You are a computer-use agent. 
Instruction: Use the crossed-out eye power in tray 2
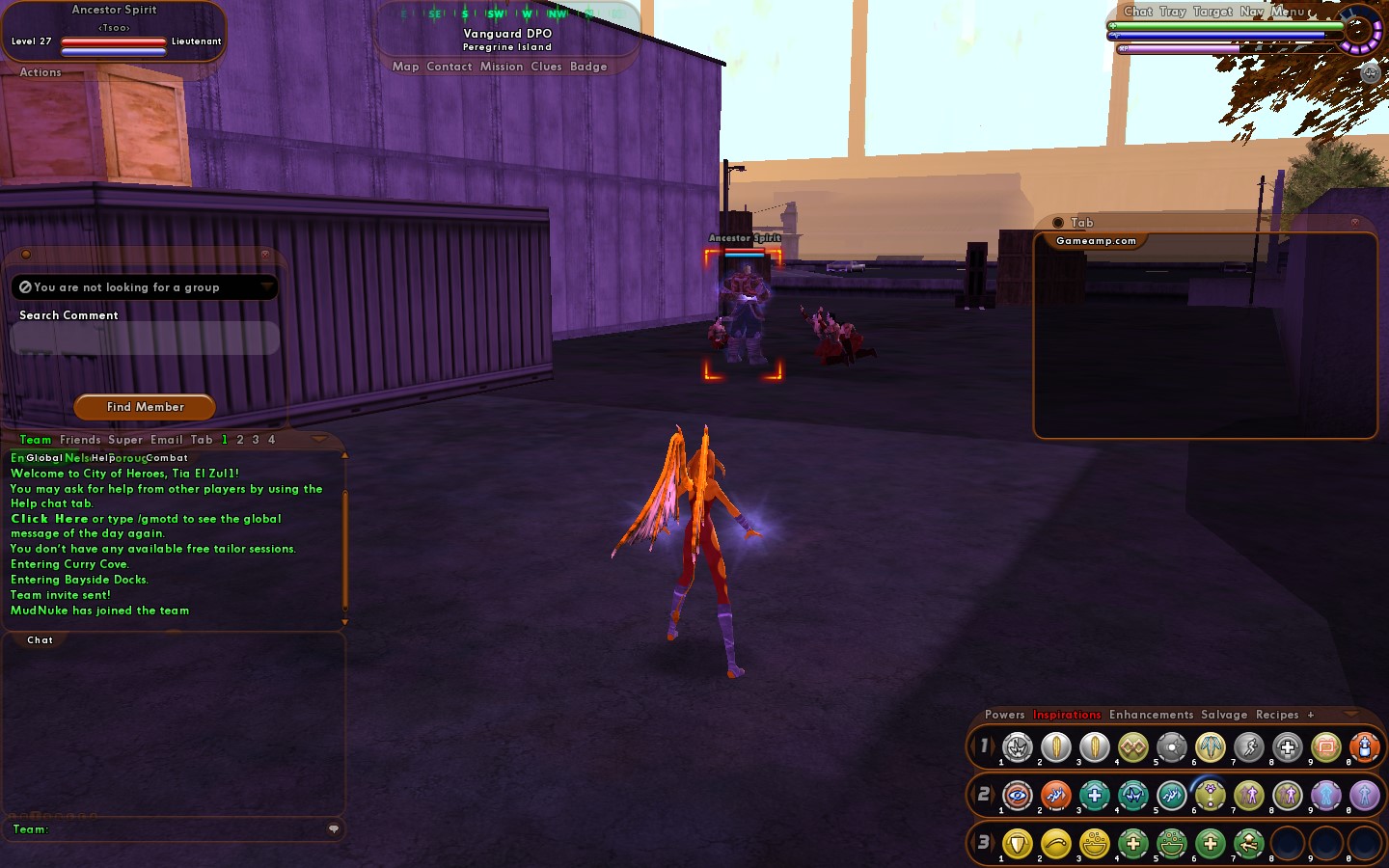tap(1018, 796)
